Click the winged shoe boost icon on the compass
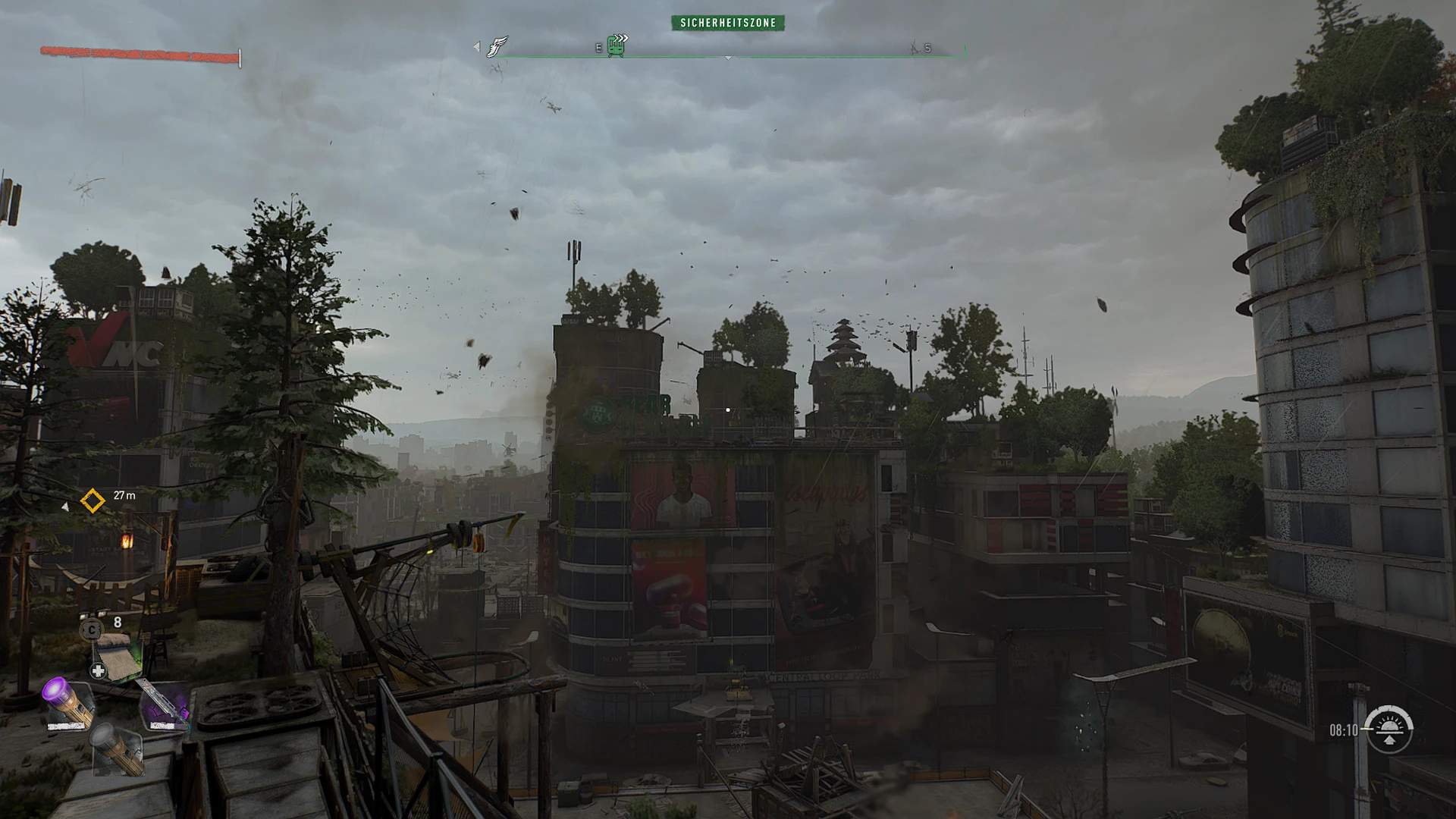Screen dimensions: 1456x819 coord(498,47)
